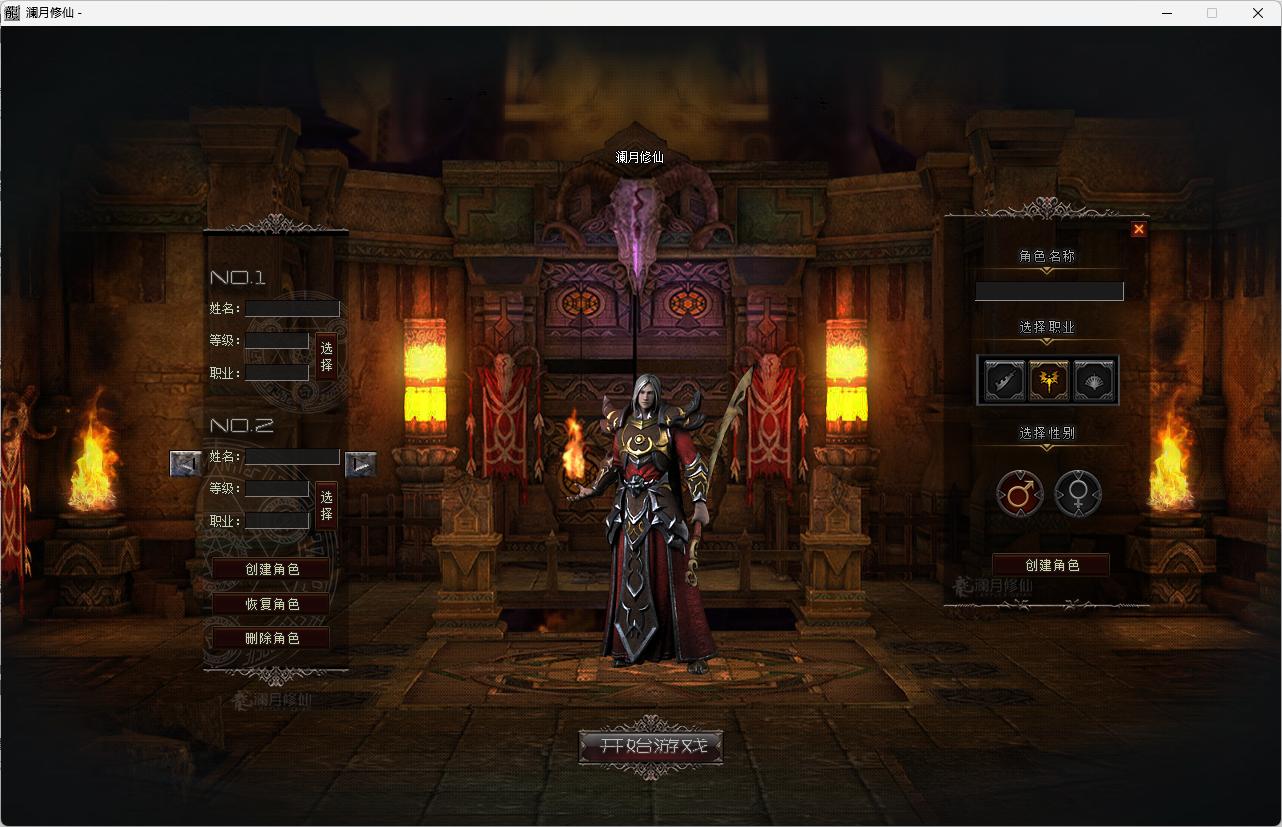Pick the golden winged emblem class icon
Image resolution: width=1282 pixels, height=827 pixels.
[x=1049, y=381]
